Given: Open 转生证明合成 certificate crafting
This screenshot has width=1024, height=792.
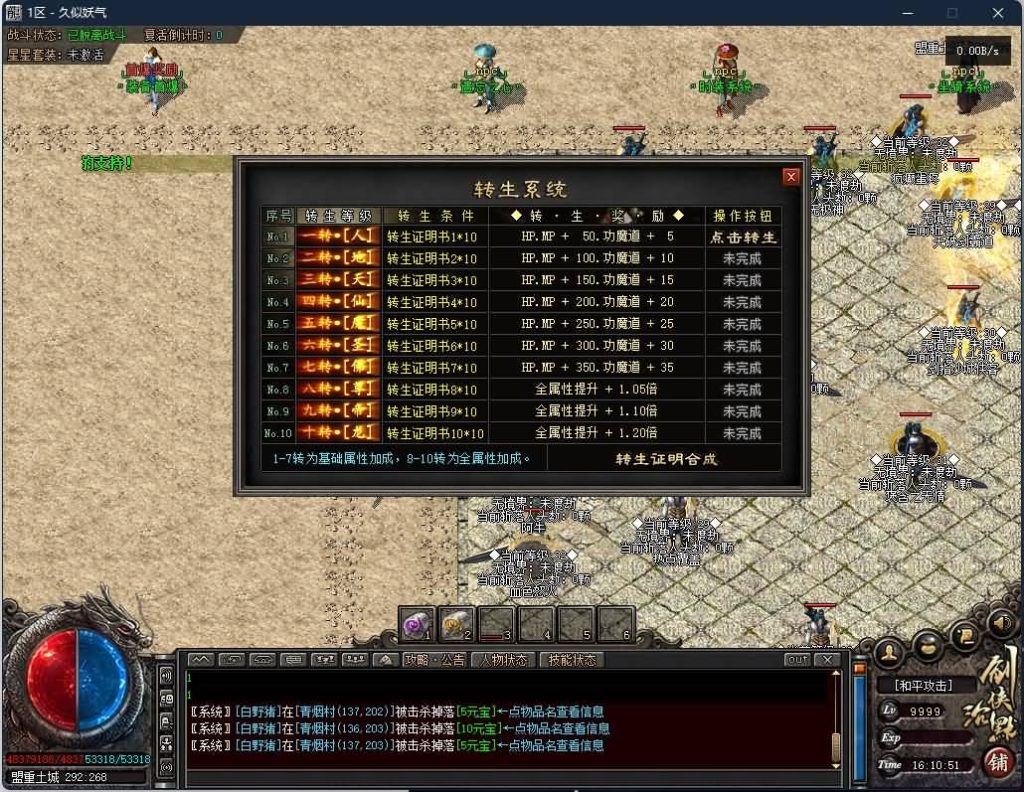Looking at the screenshot, I should [666, 459].
